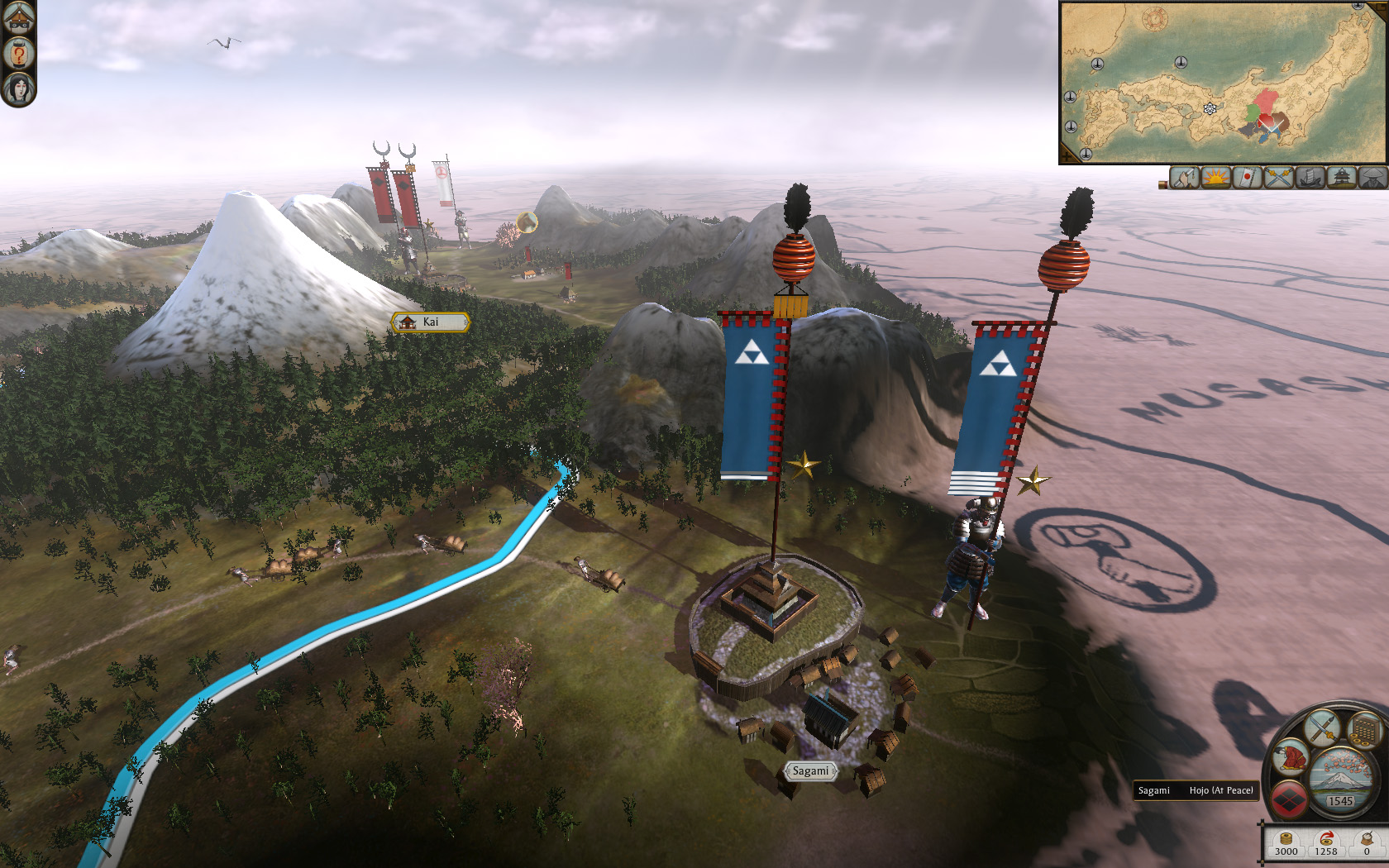Open the white banner with red circle list
1389x868 pixels.
(1247, 178)
